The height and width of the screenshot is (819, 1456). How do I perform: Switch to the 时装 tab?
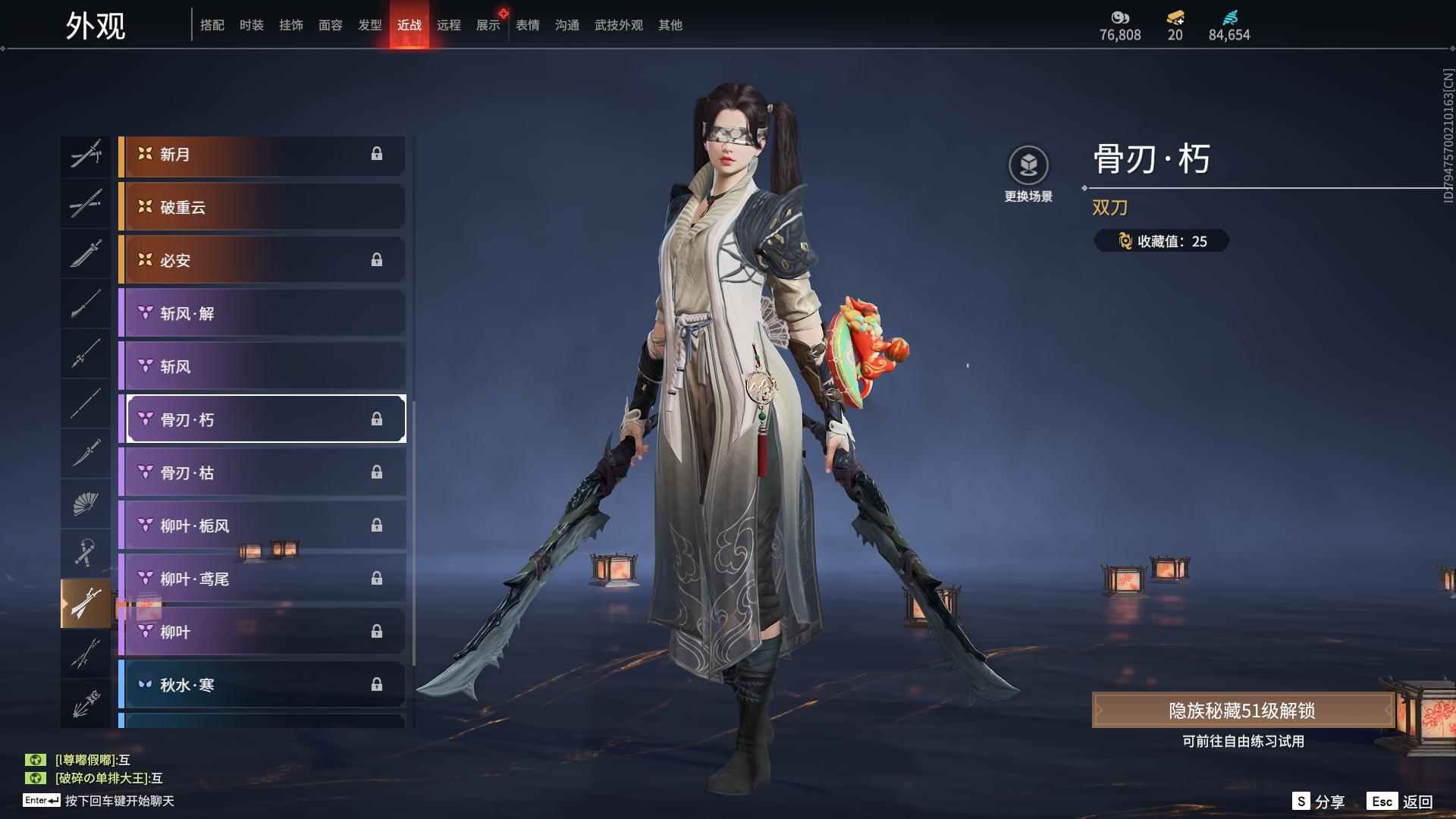click(x=251, y=25)
